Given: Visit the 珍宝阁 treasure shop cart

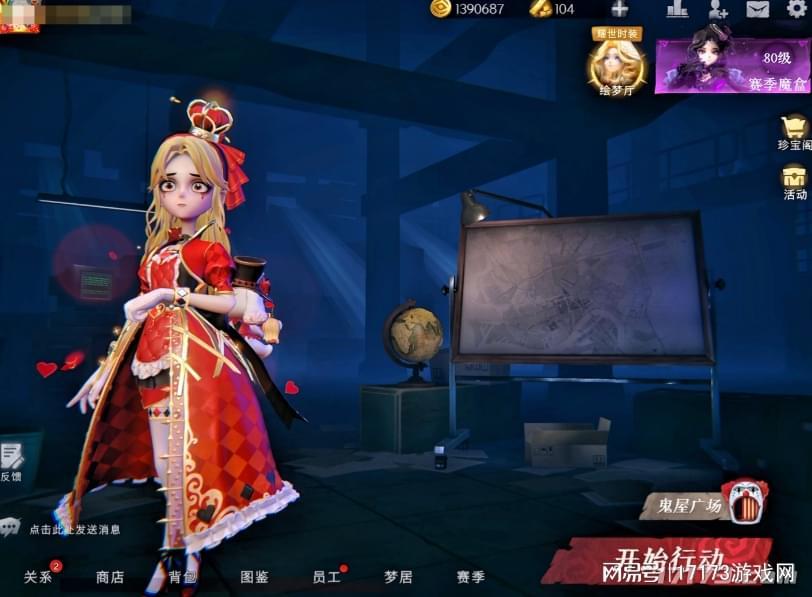Looking at the screenshot, I should (795, 132).
